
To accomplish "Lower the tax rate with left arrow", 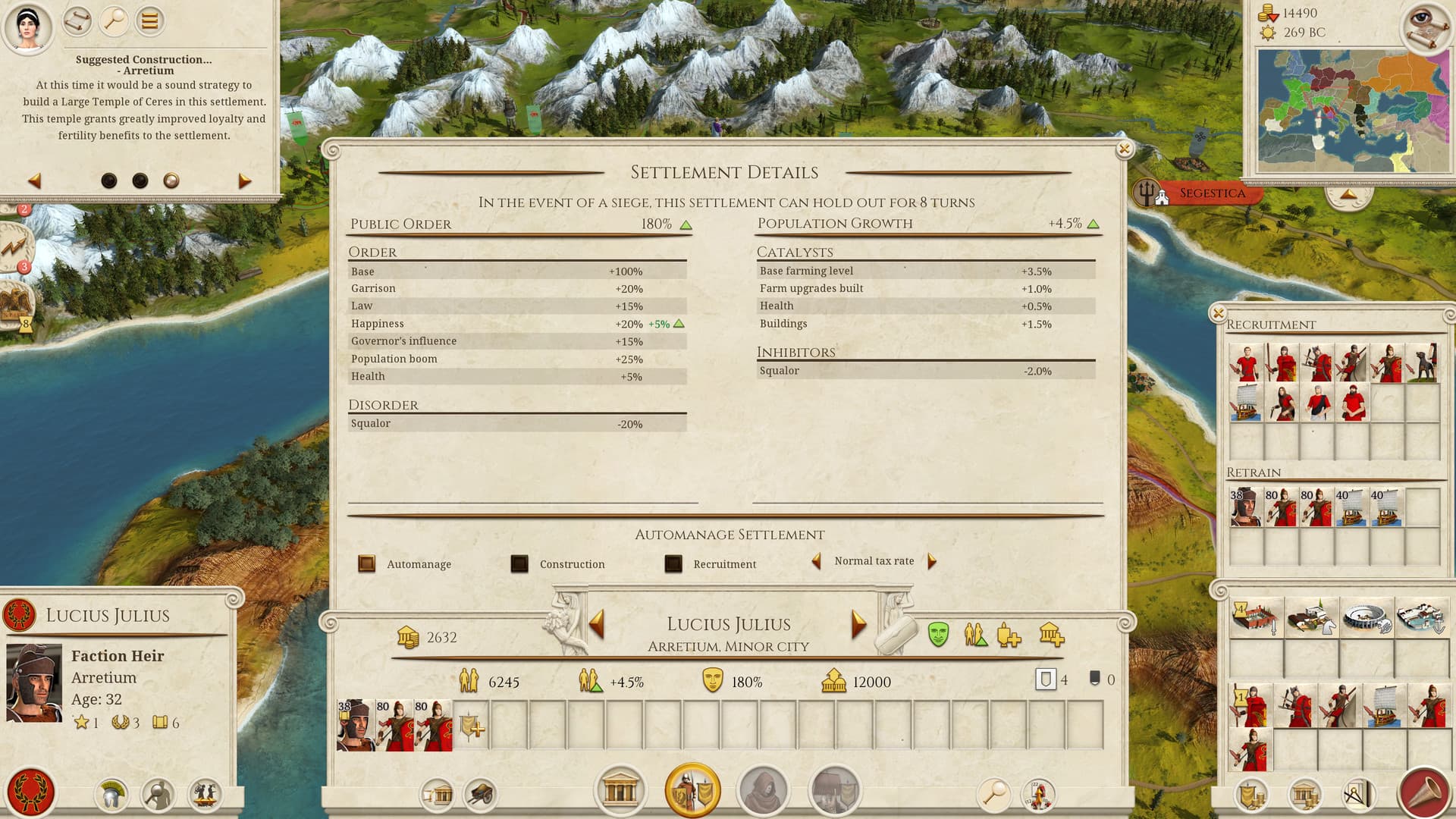I will click(x=817, y=561).
